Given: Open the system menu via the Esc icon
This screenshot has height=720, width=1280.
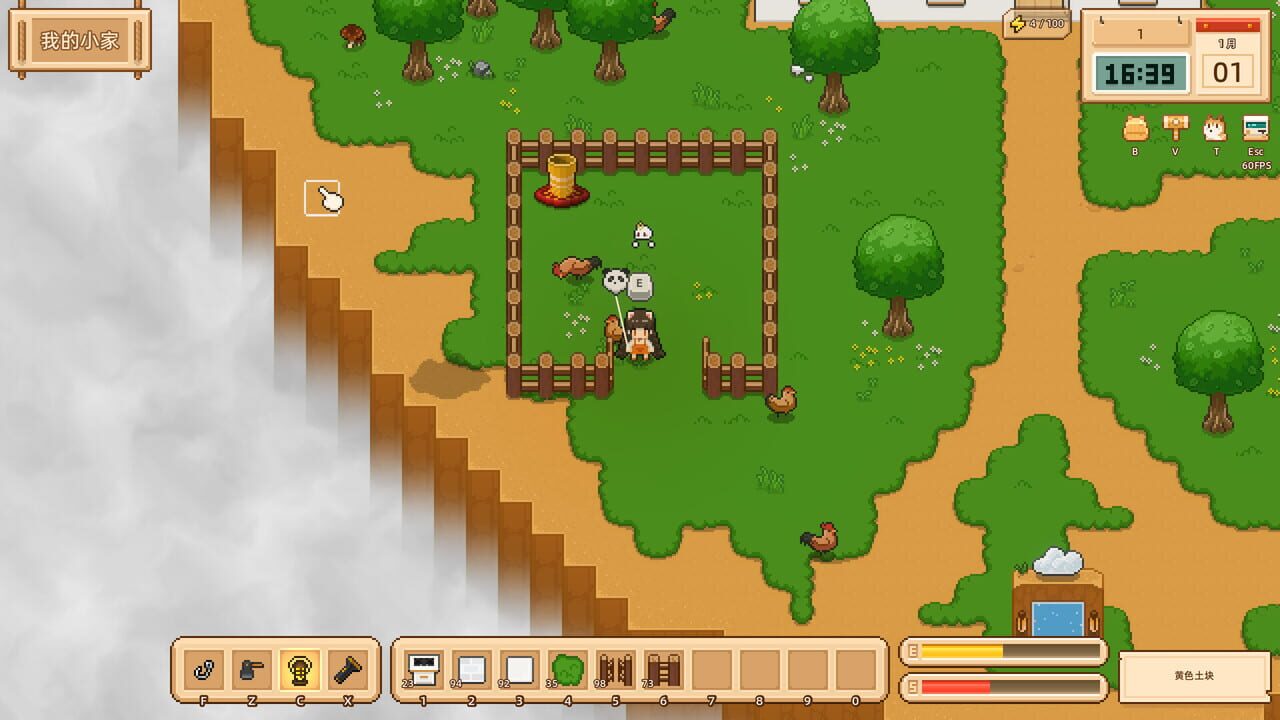Looking at the screenshot, I should pos(1253,127).
